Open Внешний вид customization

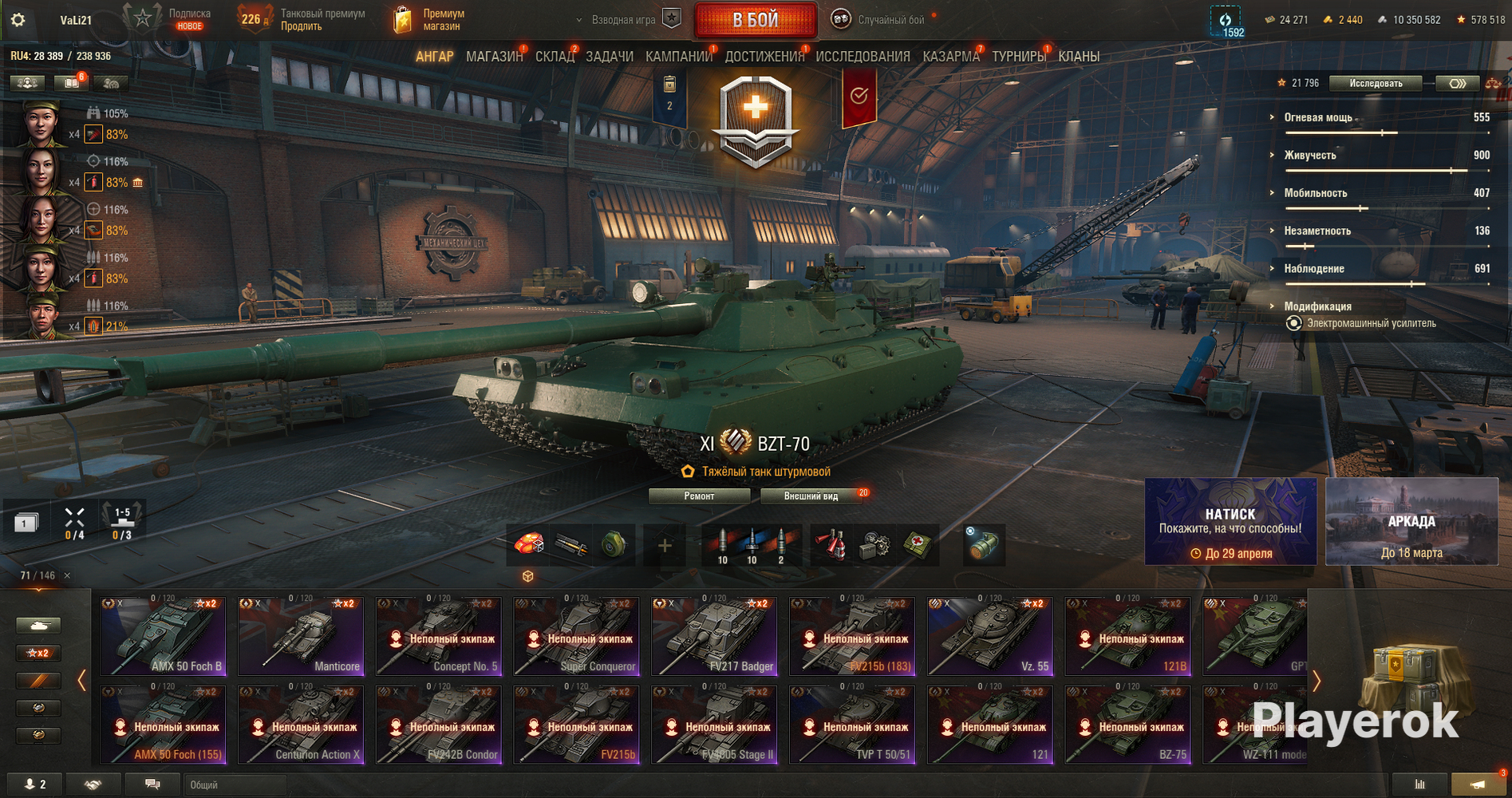point(811,496)
